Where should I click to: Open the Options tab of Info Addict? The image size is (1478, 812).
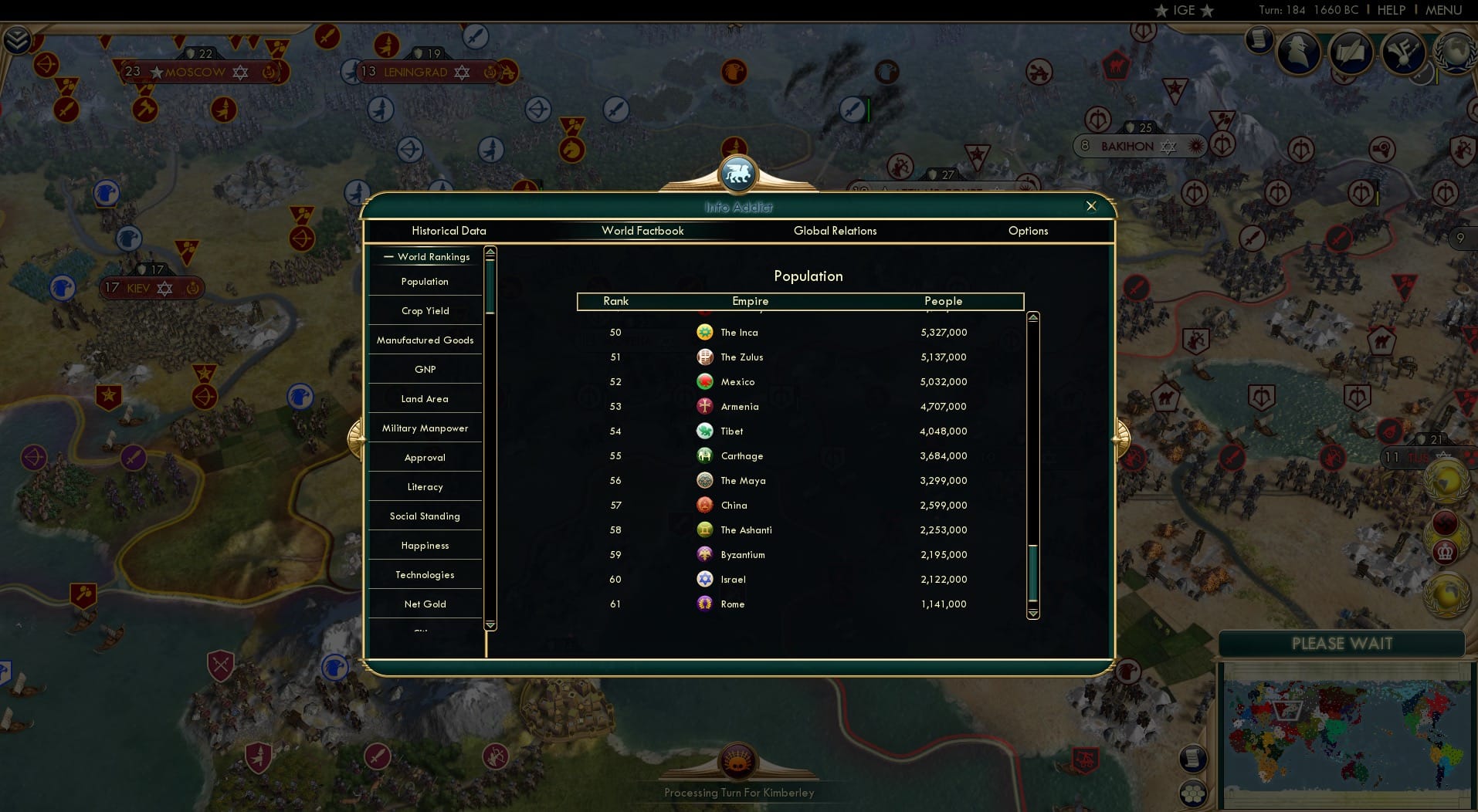pyautogui.click(x=1028, y=231)
